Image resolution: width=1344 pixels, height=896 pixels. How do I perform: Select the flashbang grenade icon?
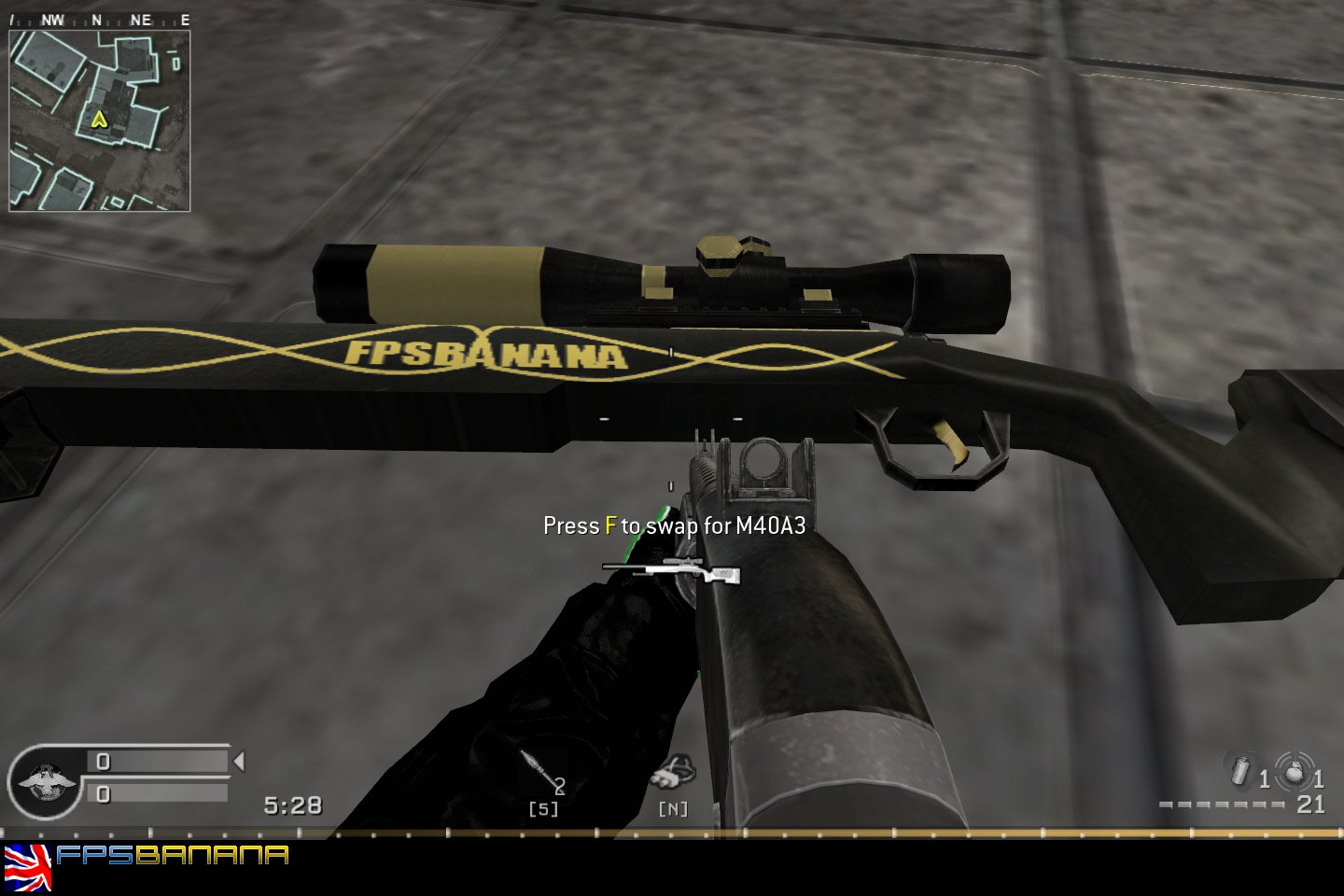coord(1239,773)
